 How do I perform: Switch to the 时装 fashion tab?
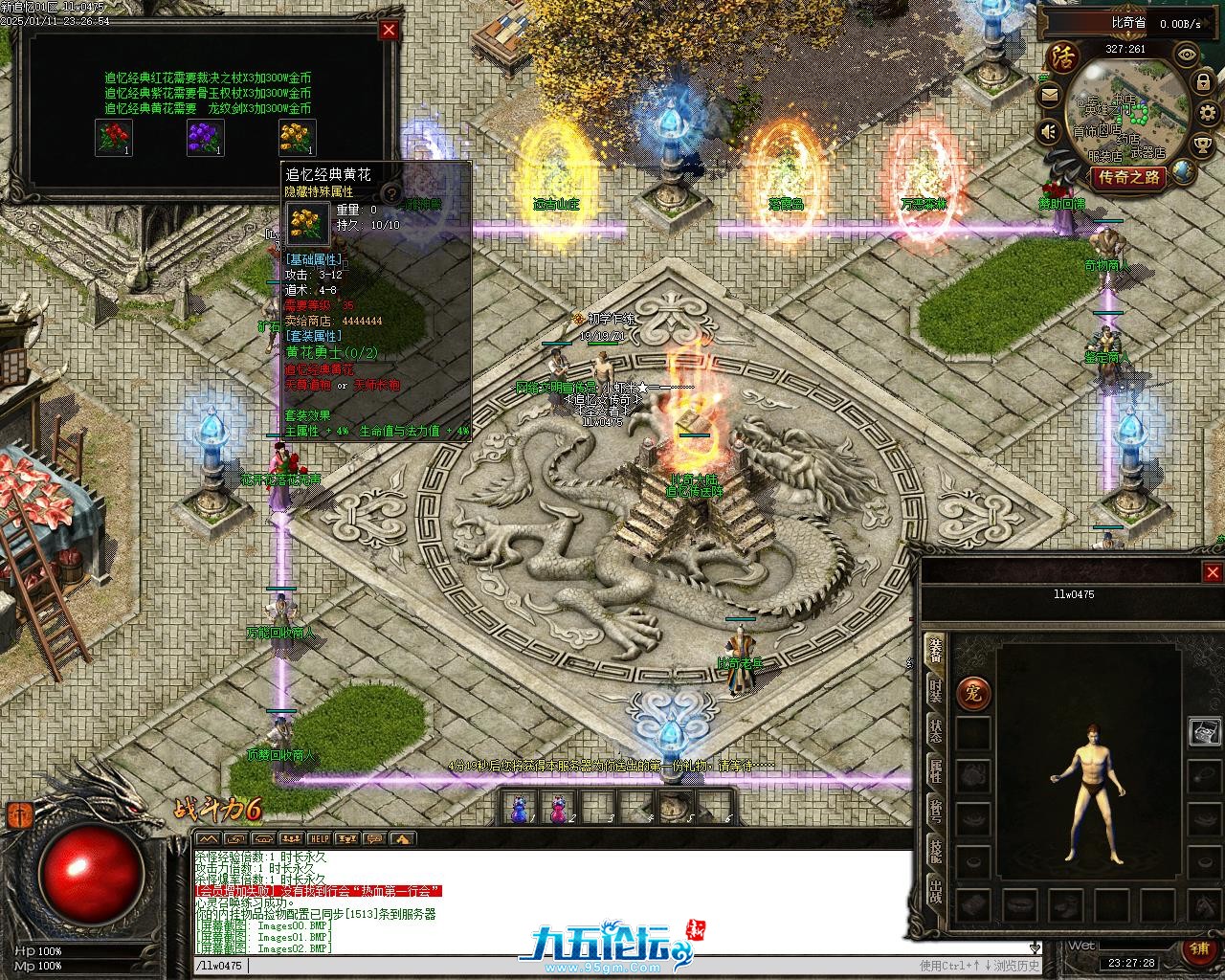pyautogui.click(x=935, y=690)
